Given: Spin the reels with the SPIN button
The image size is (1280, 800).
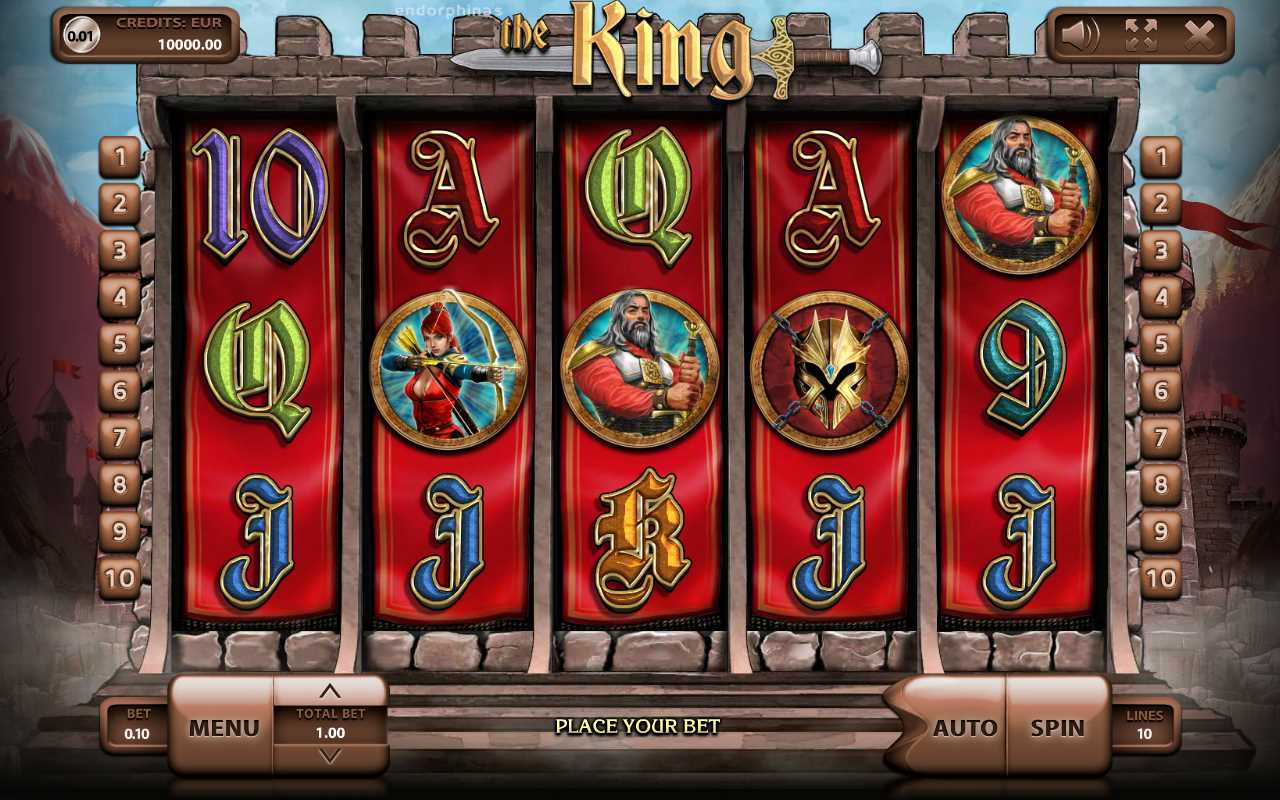Looking at the screenshot, I should [1057, 727].
